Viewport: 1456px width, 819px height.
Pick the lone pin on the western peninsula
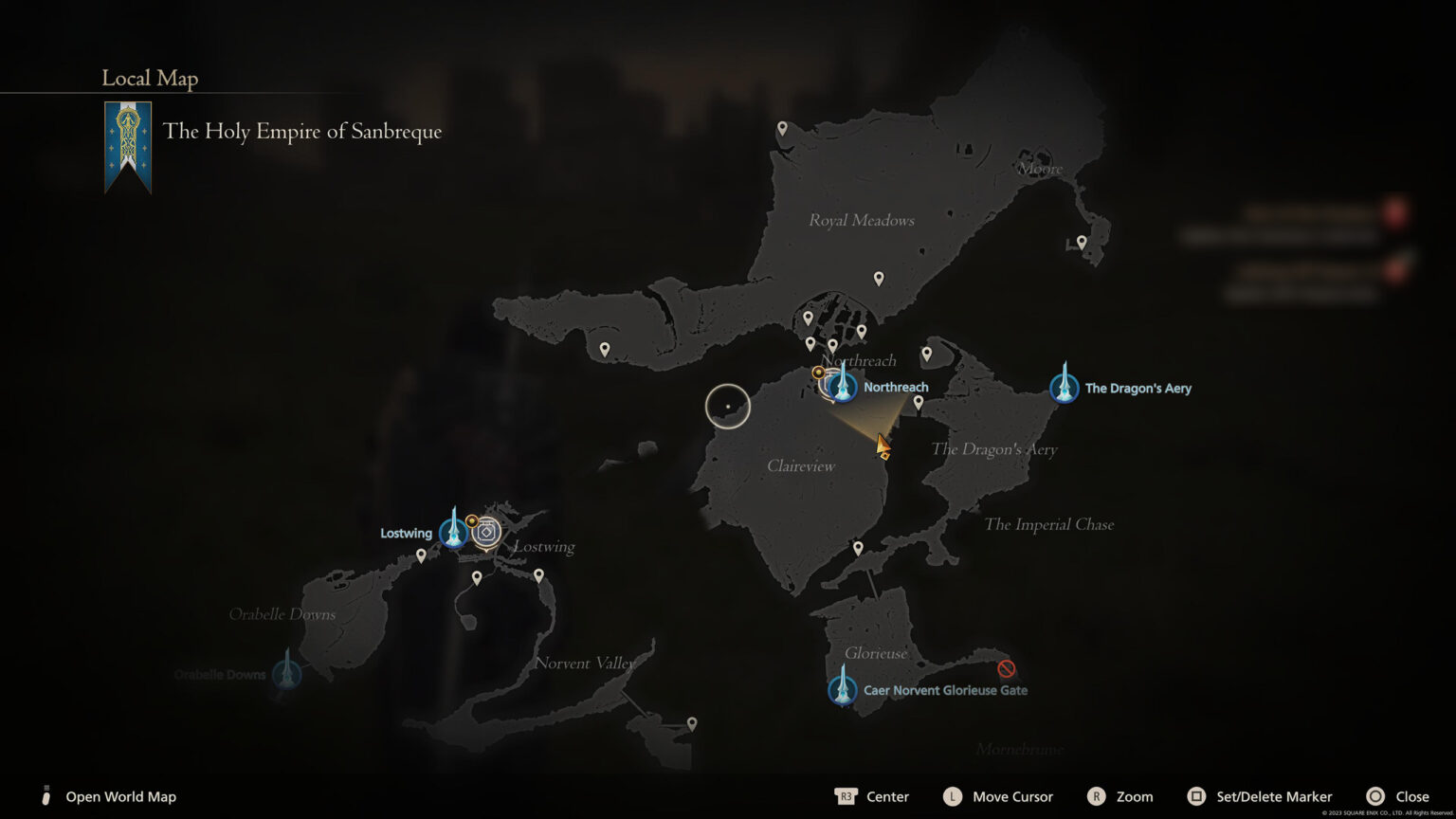point(605,349)
